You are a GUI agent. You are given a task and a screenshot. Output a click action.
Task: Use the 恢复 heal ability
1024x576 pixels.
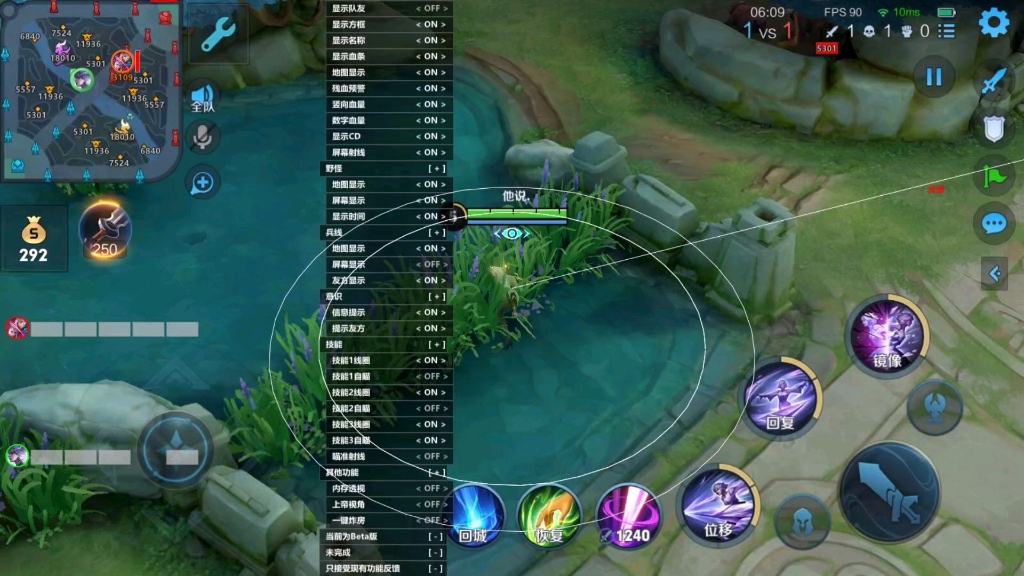(549, 514)
